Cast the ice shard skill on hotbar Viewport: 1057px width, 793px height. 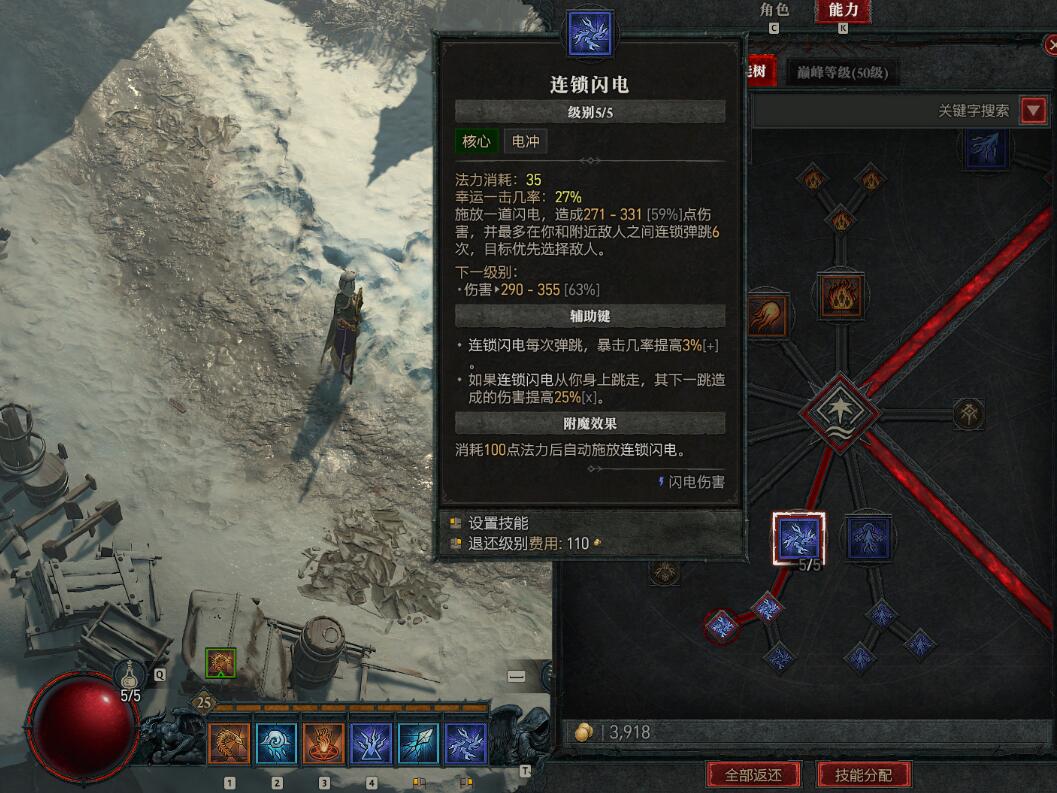419,745
